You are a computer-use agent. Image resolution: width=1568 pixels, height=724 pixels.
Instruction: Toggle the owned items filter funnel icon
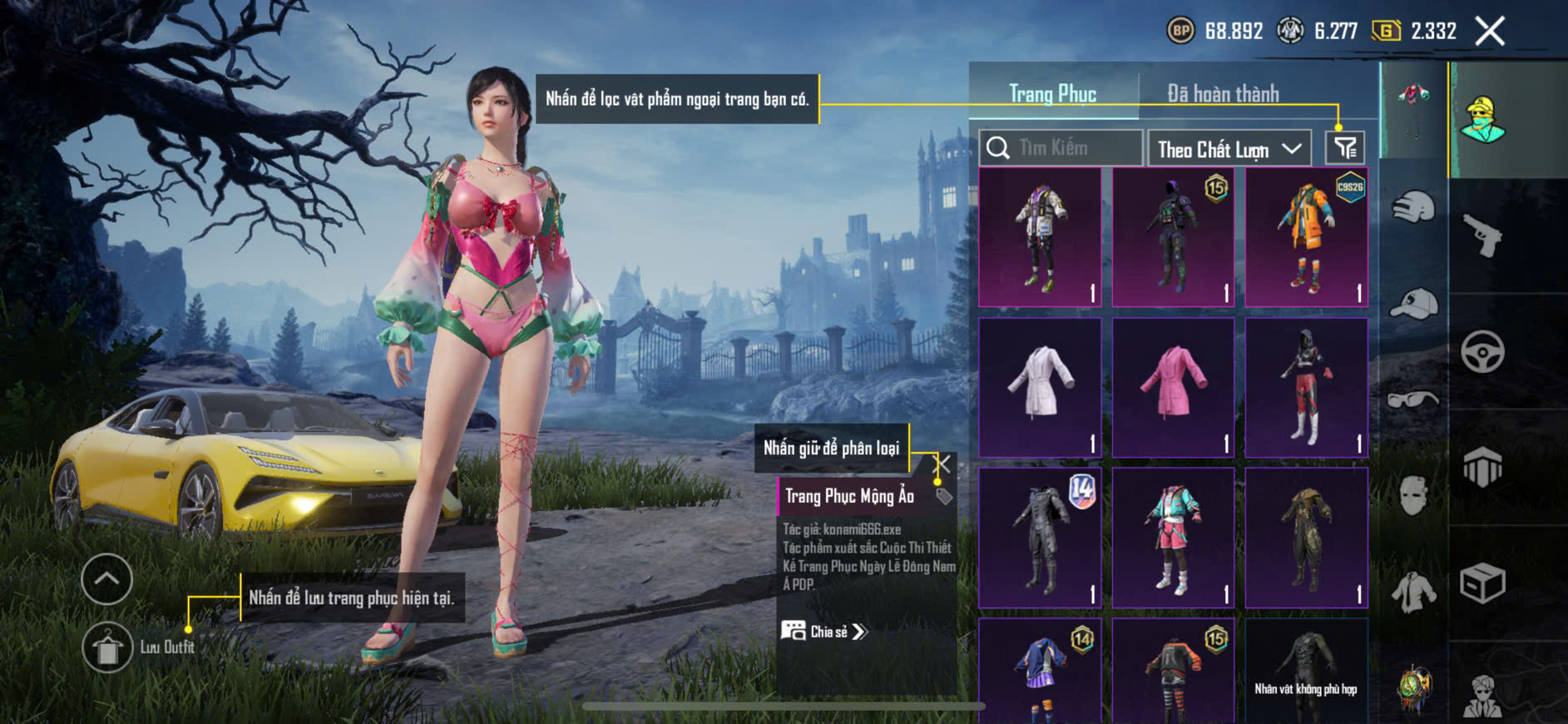pos(1344,148)
